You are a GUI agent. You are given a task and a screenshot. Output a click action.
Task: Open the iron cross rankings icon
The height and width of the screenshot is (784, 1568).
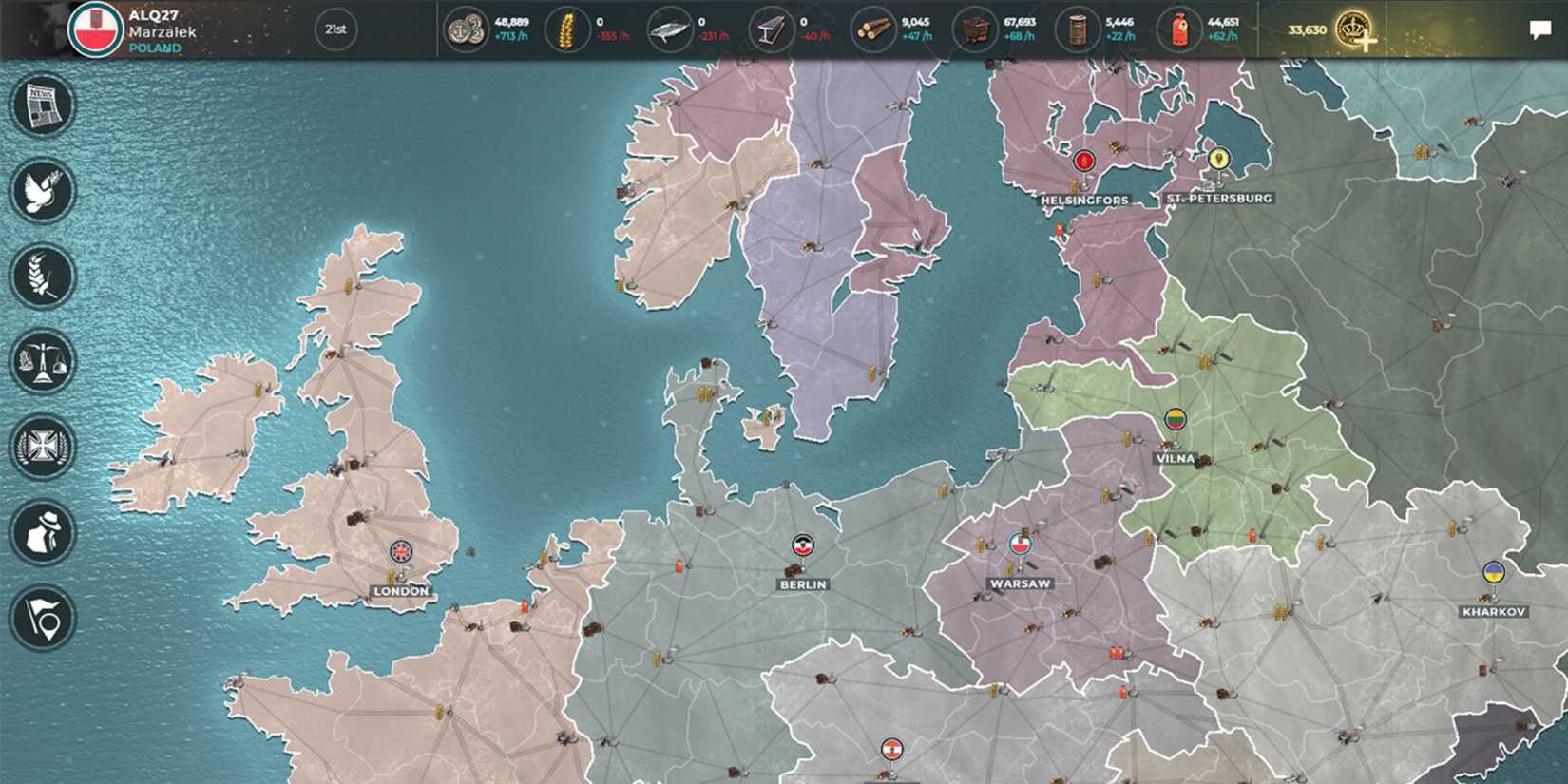41,445
